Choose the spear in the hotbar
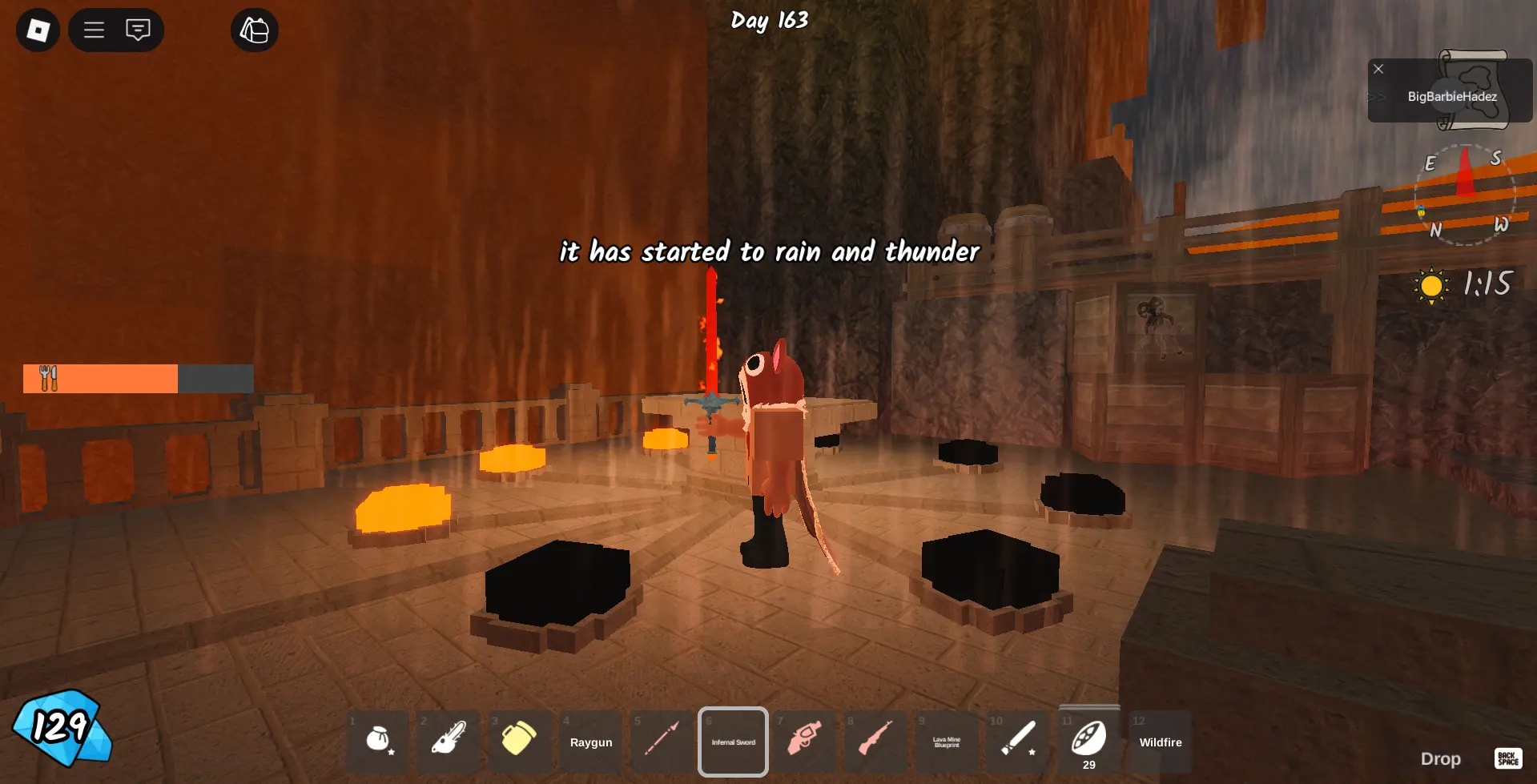The height and width of the screenshot is (784, 1537). click(x=662, y=742)
